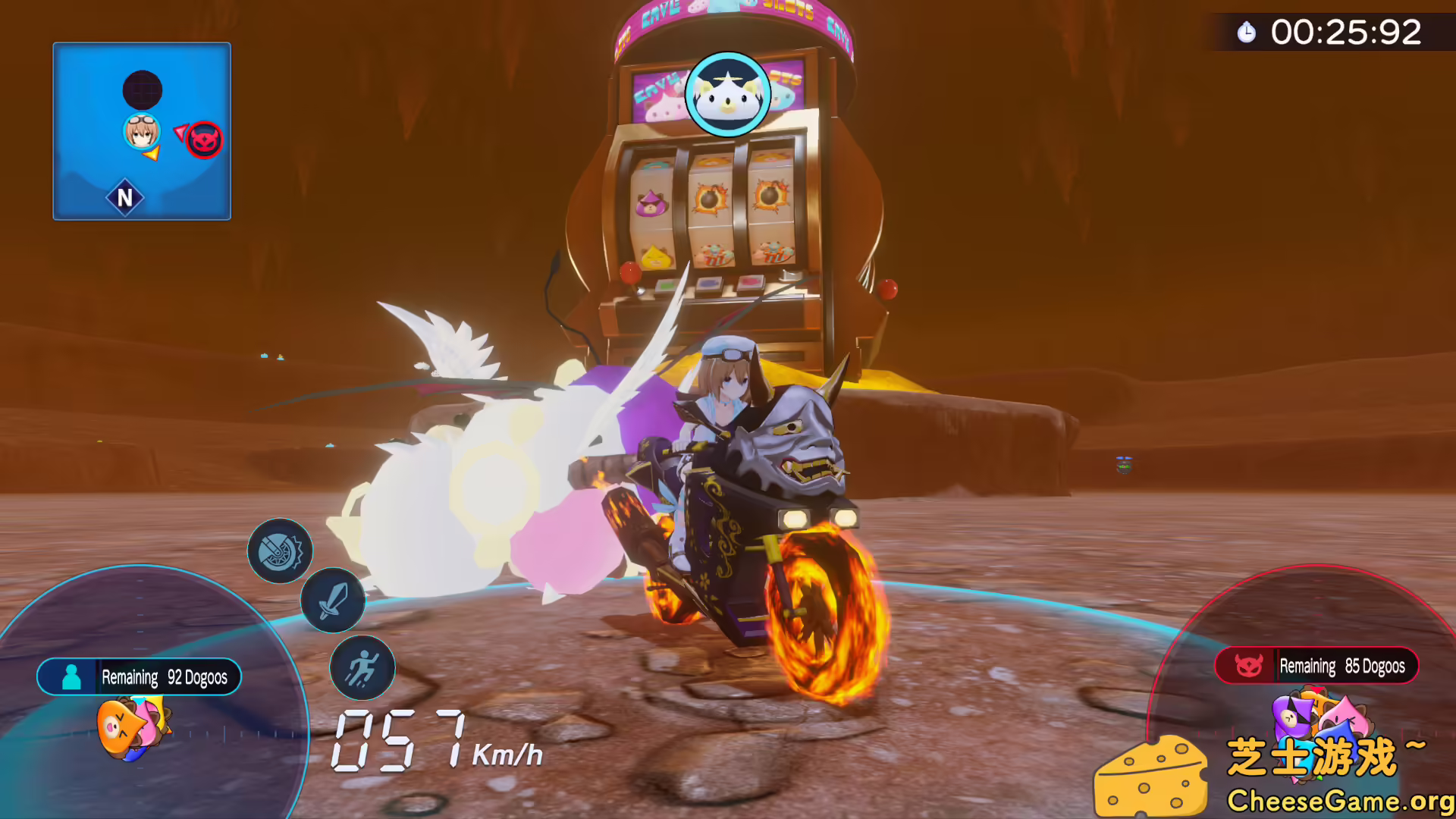Select the red demon icon on enemy counter
Viewport: 1456px width, 819px height.
click(x=1250, y=666)
